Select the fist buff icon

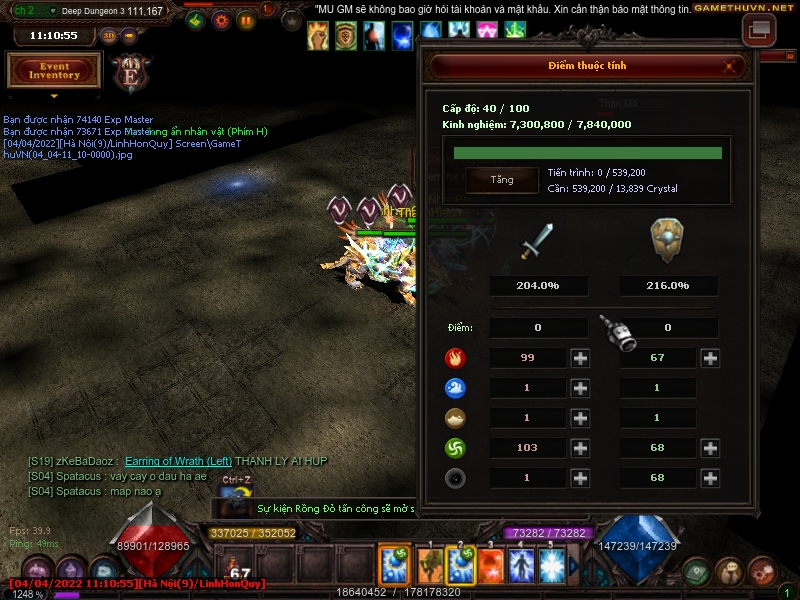click(318, 35)
